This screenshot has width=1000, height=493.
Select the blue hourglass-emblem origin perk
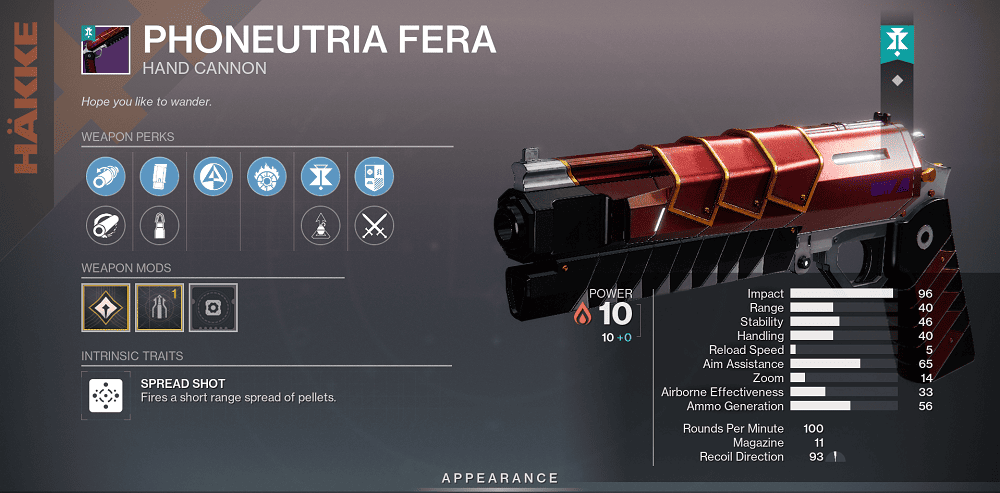320,175
